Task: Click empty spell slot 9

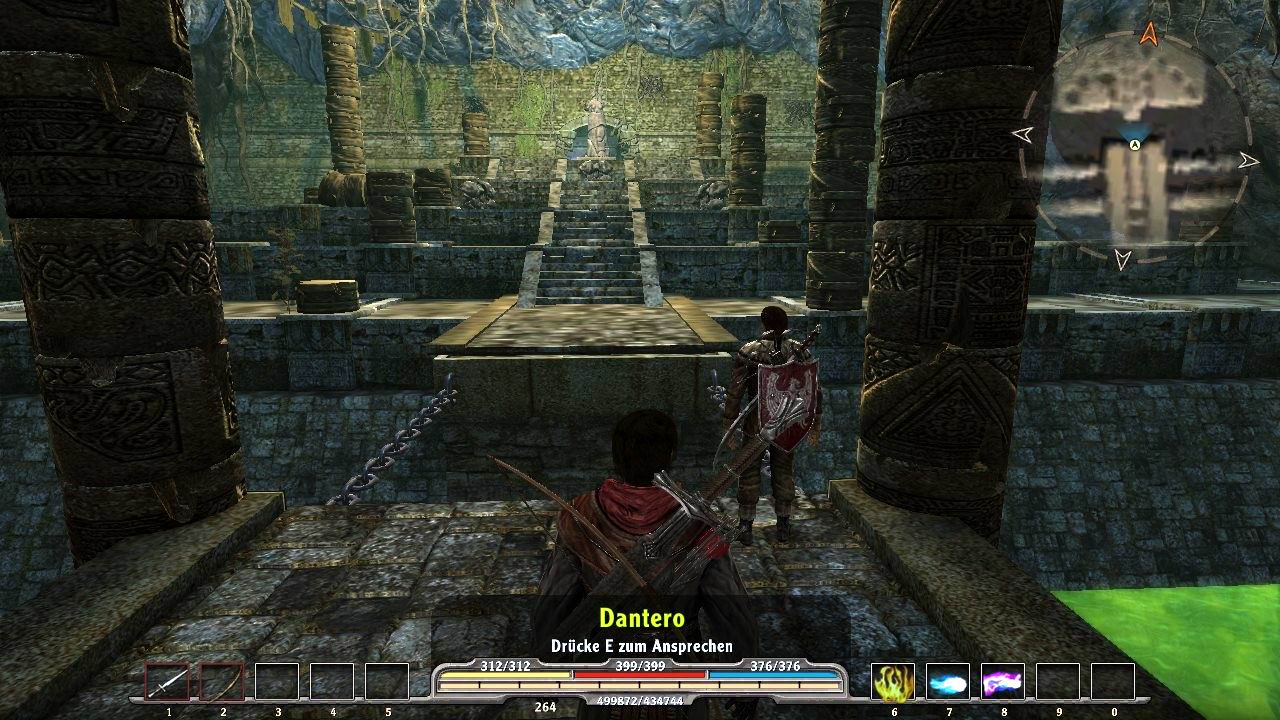Action: pyautogui.click(x=1057, y=682)
